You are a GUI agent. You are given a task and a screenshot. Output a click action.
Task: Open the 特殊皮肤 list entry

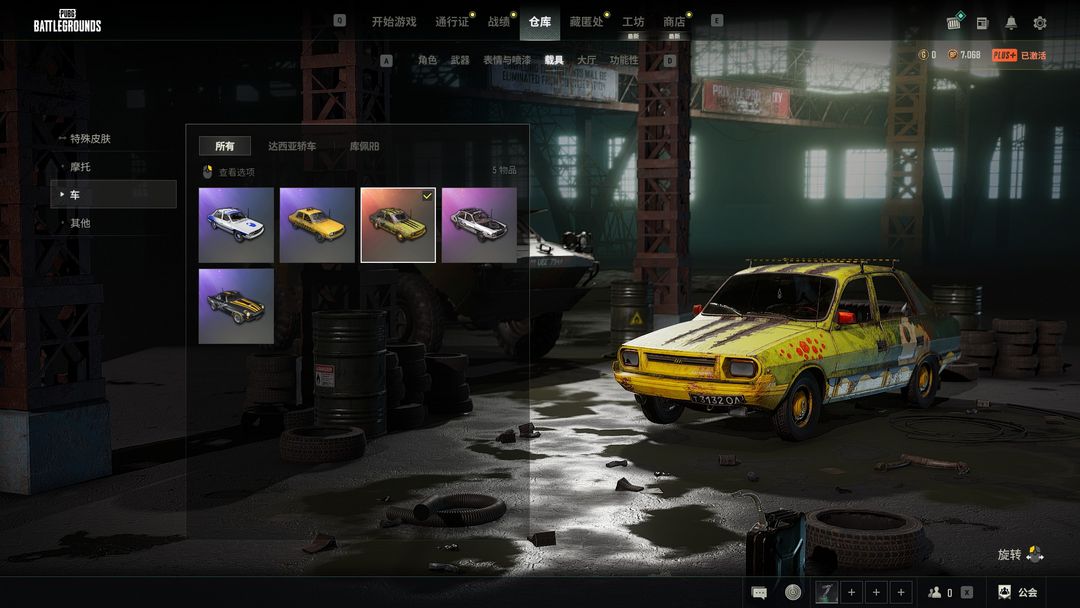[x=90, y=139]
